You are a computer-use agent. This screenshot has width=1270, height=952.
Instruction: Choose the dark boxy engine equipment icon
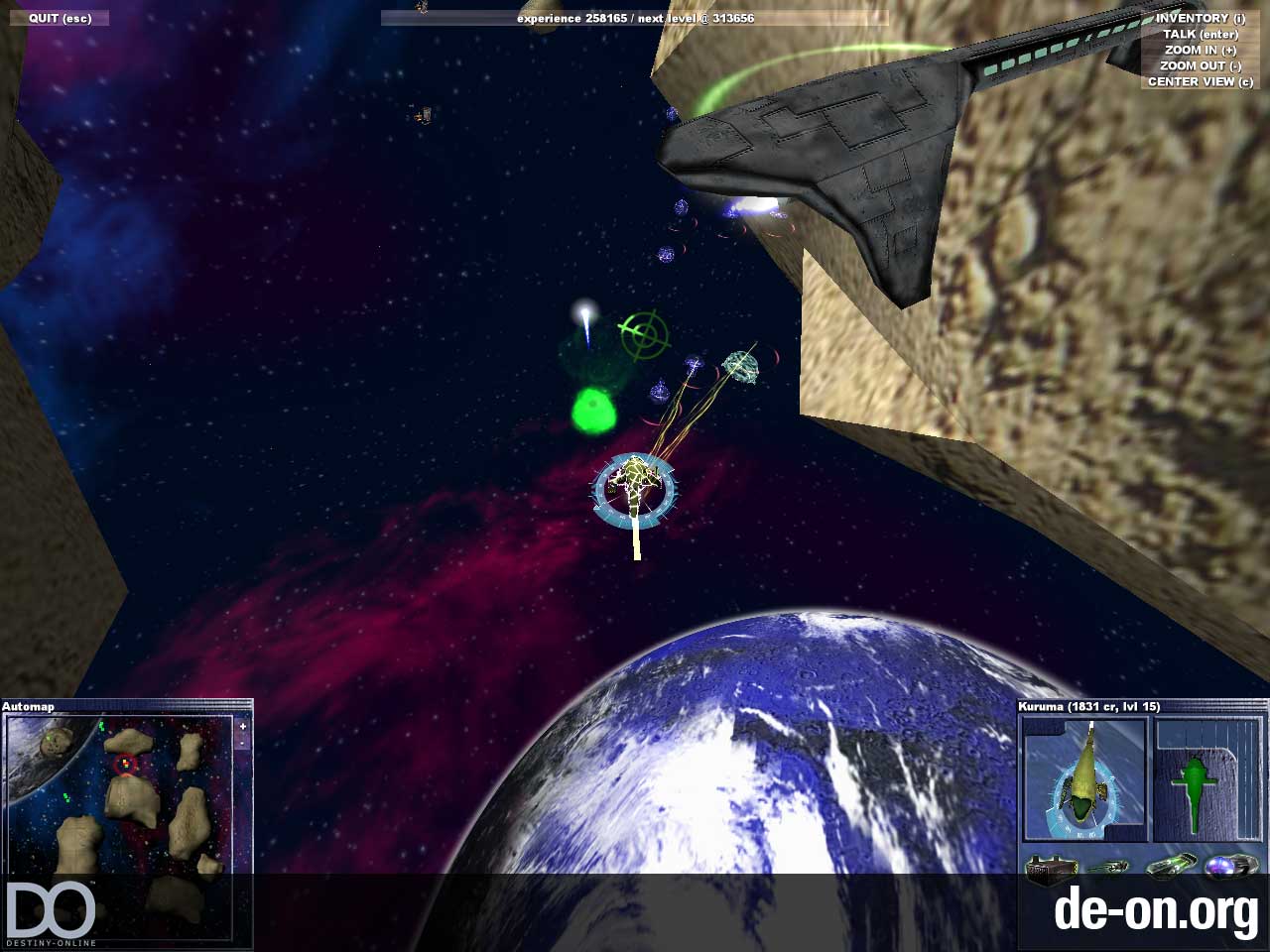[x=1051, y=869]
